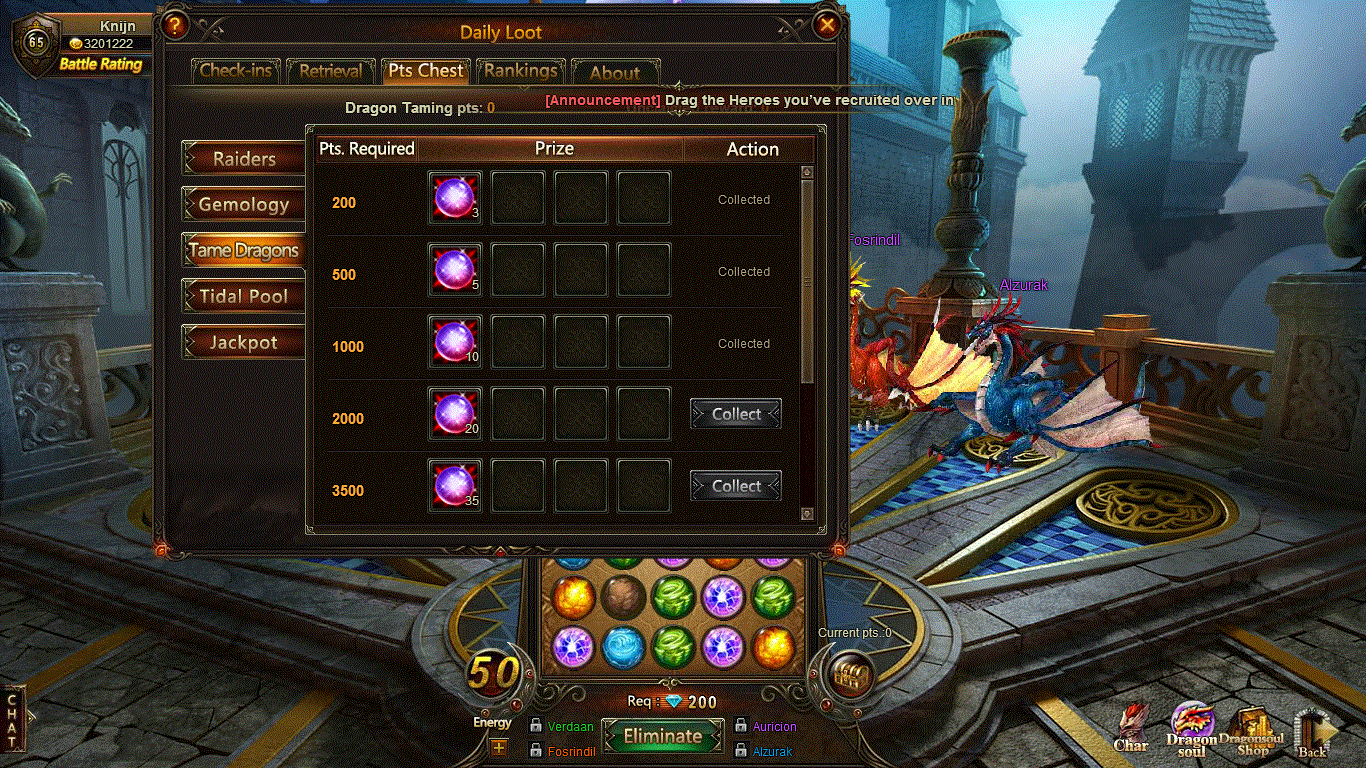The height and width of the screenshot is (768, 1366).
Task: Close the Daily Loot window
Action: [827, 25]
